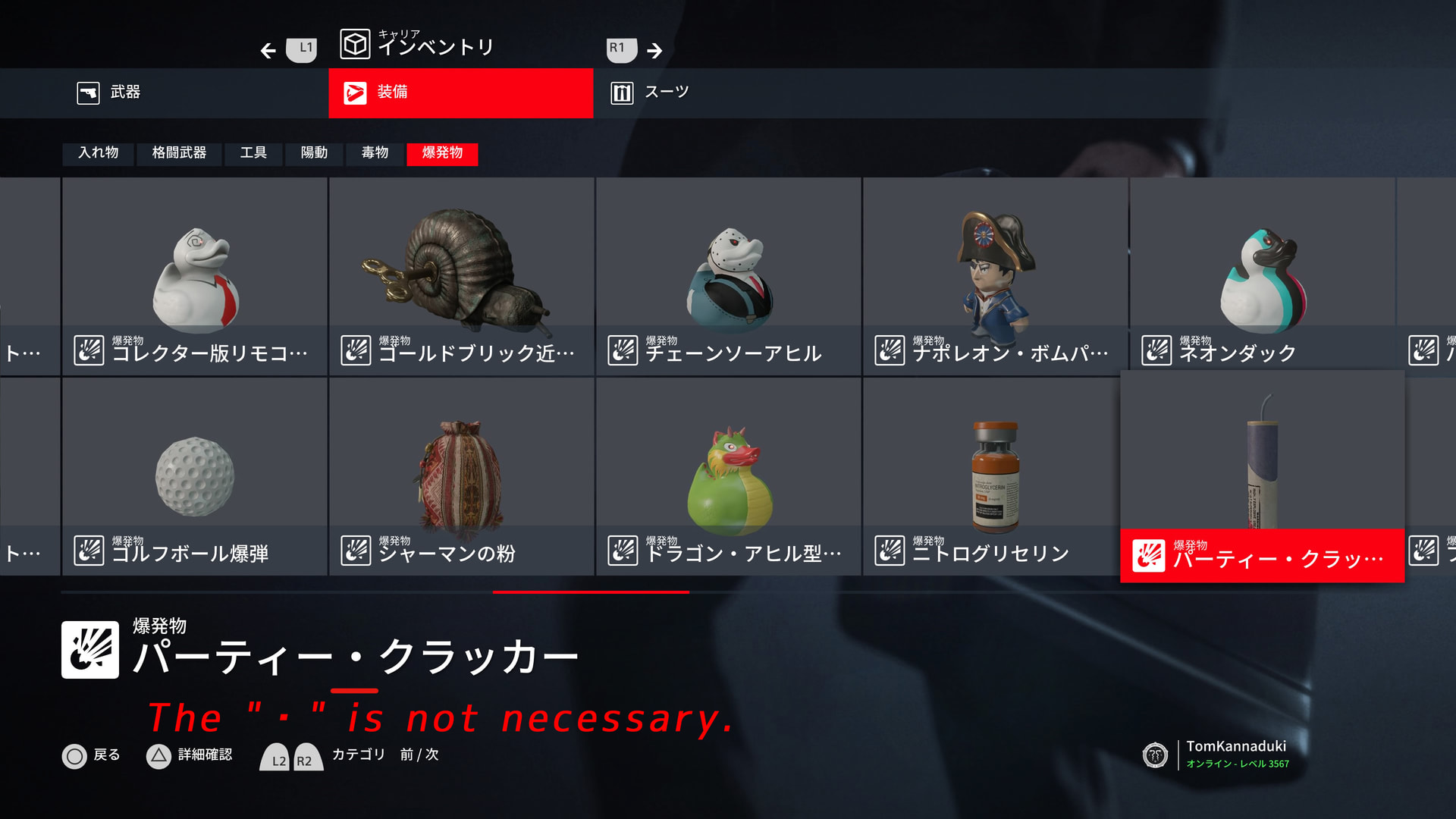Viewport: 1456px width, 819px height.
Task: Open the スーツ suits tab
Action: pos(728,93)
